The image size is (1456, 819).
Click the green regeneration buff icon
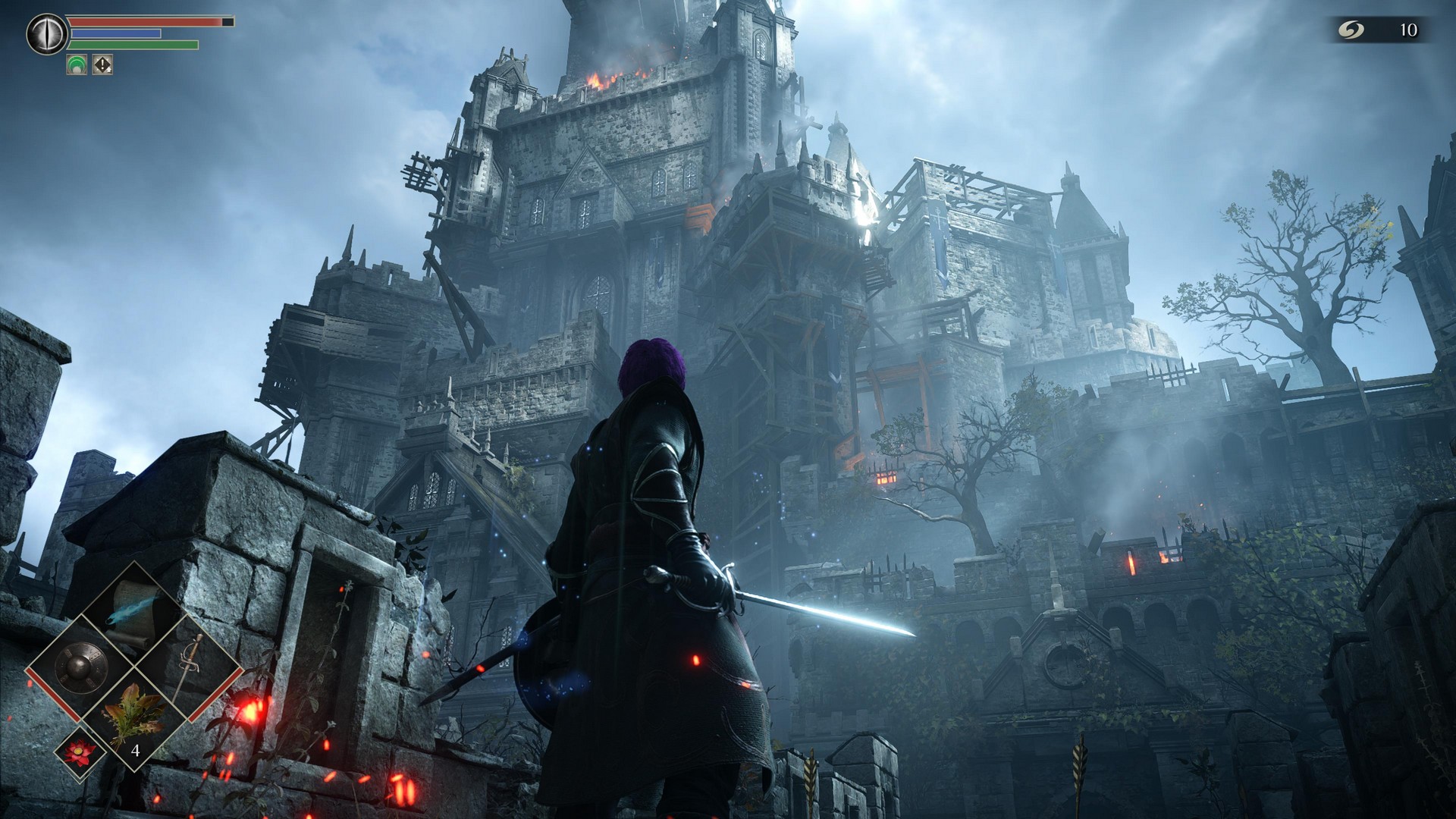[x=75, y=65]
